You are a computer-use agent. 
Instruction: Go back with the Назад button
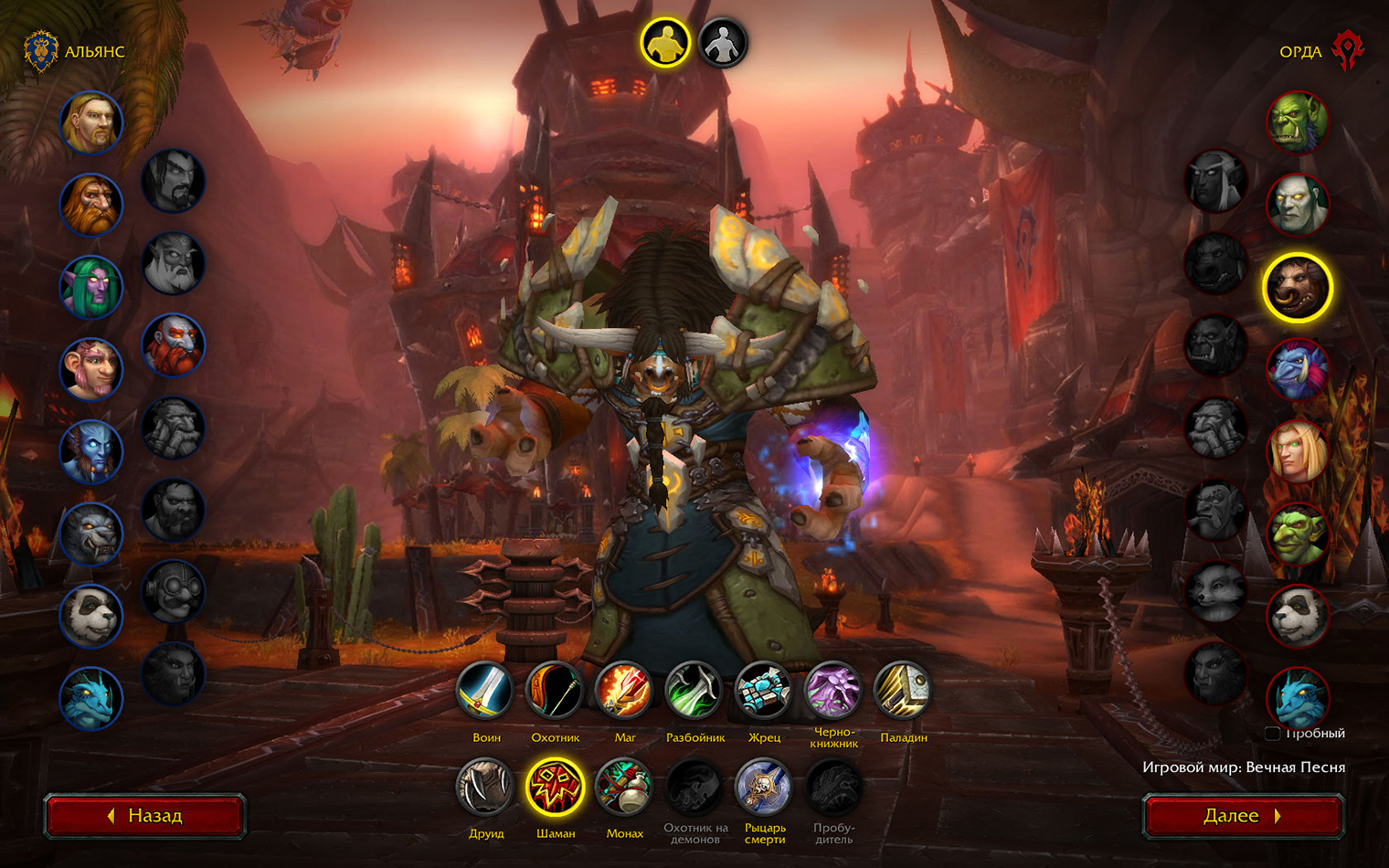pos(145,815)
